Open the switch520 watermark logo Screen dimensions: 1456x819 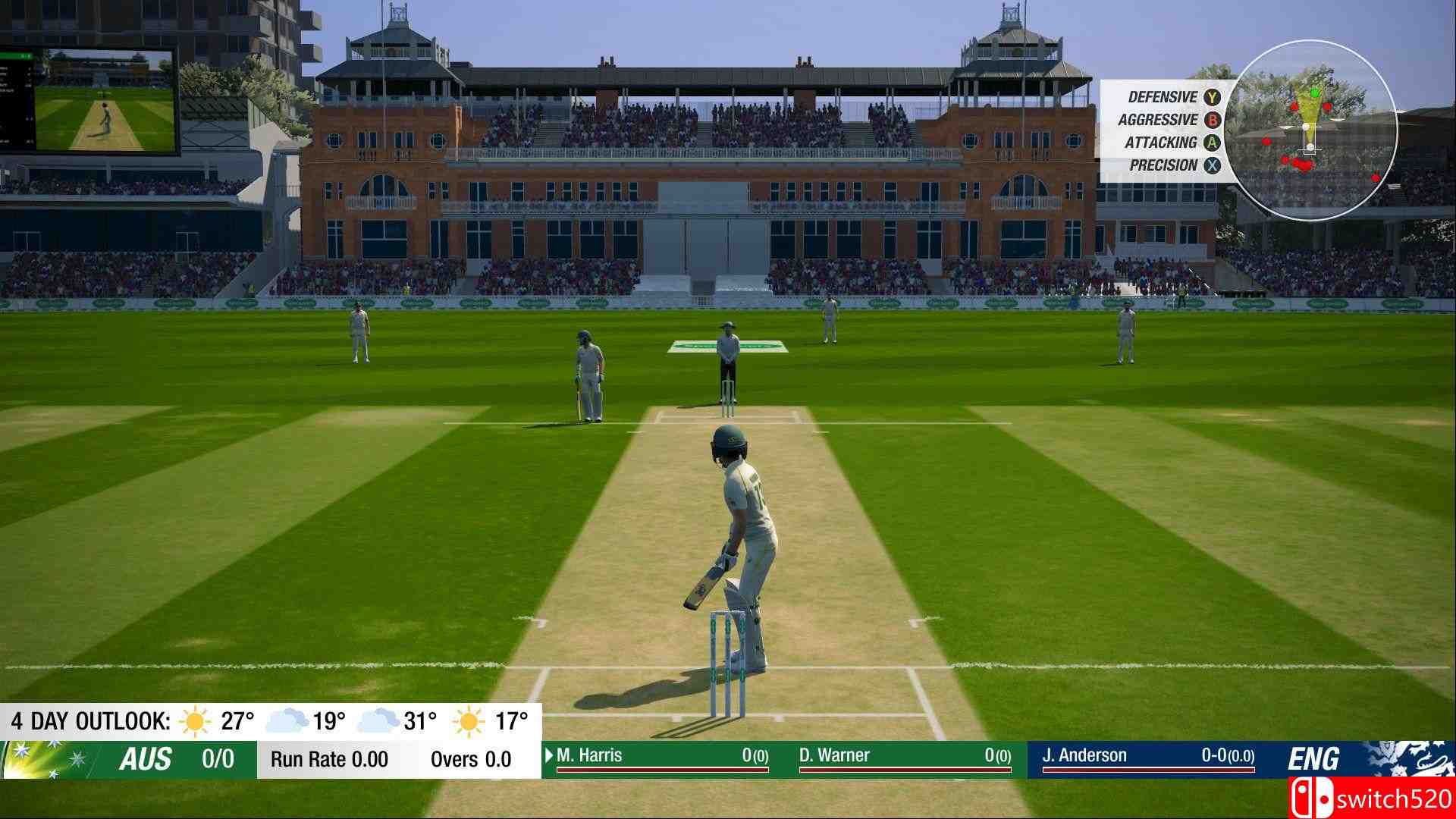[x=1371, y=799]
